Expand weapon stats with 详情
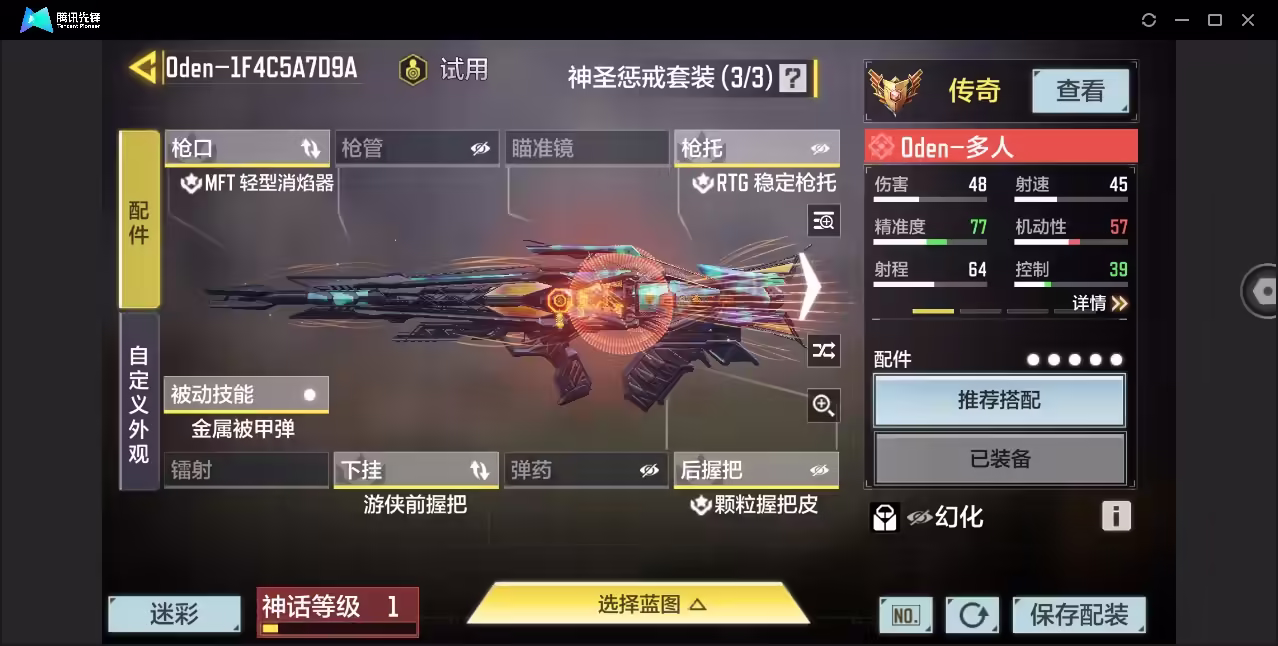The height and width of the screenshot is (646, 1278). 1099,303
